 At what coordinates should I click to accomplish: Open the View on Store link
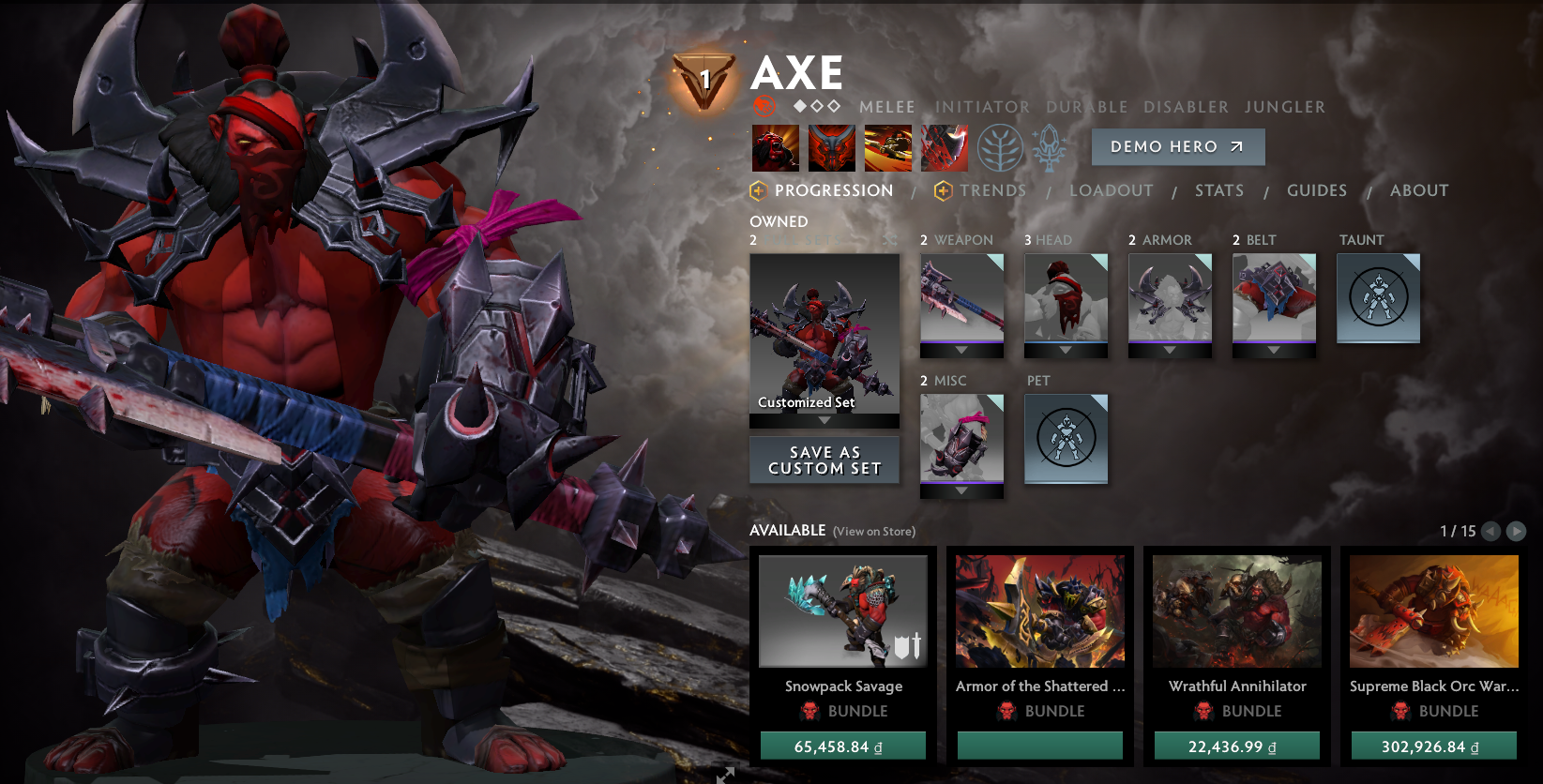click(872, 531)
